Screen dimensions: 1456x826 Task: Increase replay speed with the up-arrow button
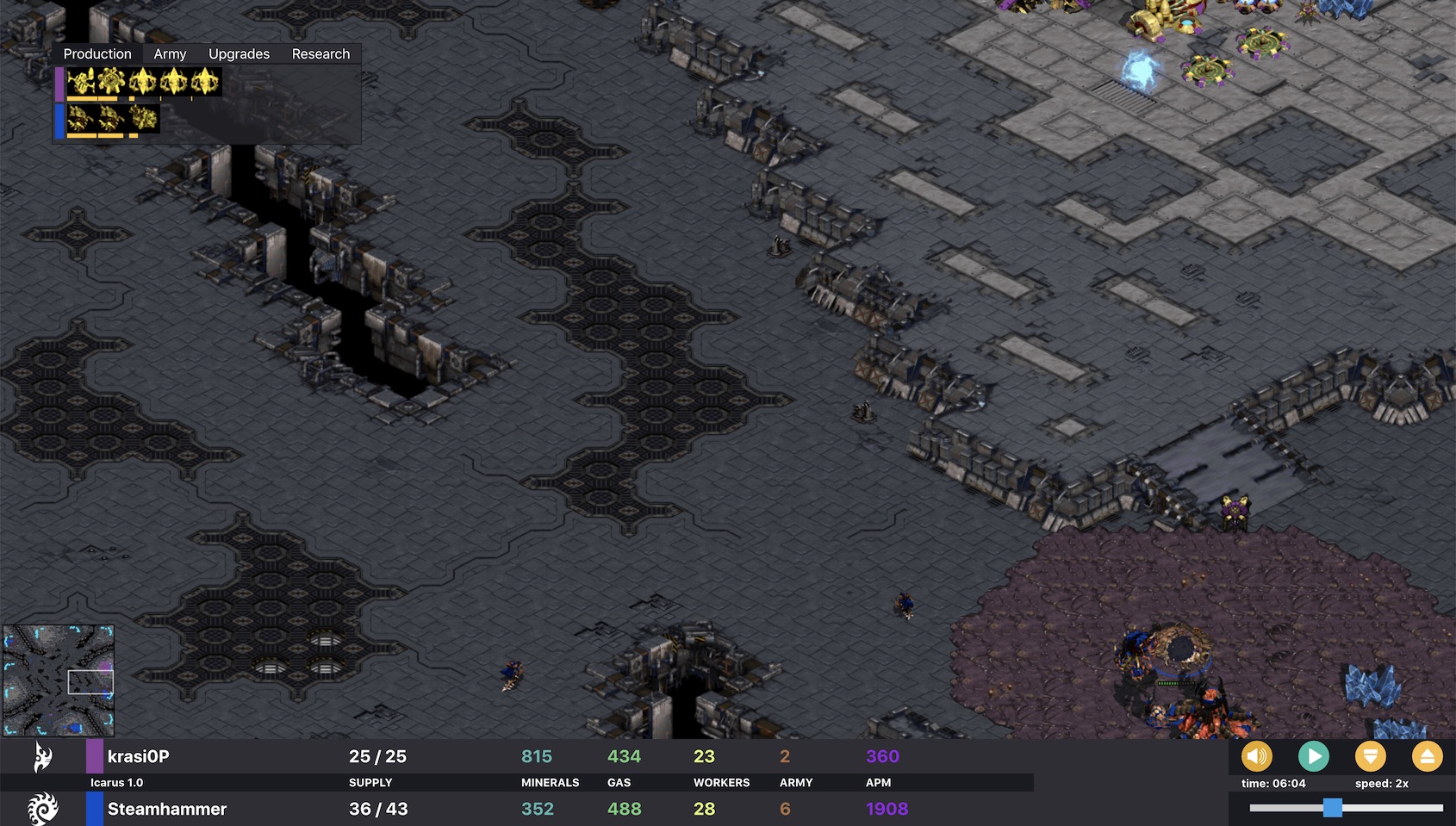coord(1427,757)
